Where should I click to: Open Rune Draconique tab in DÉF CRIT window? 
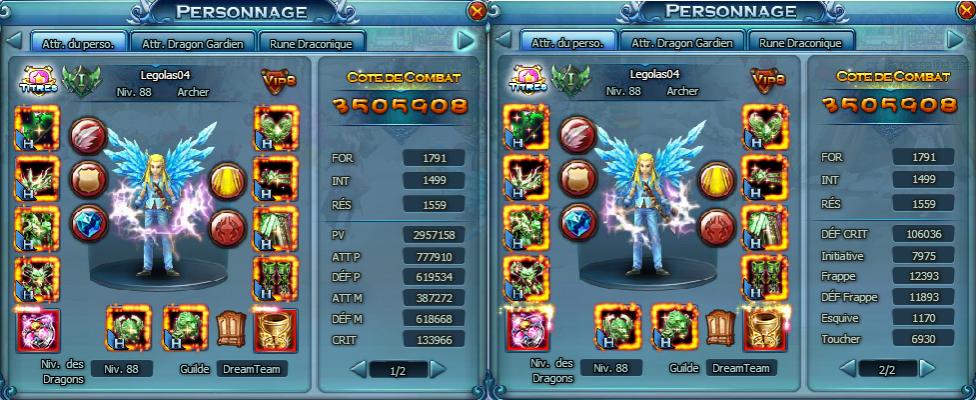(800, 43)
